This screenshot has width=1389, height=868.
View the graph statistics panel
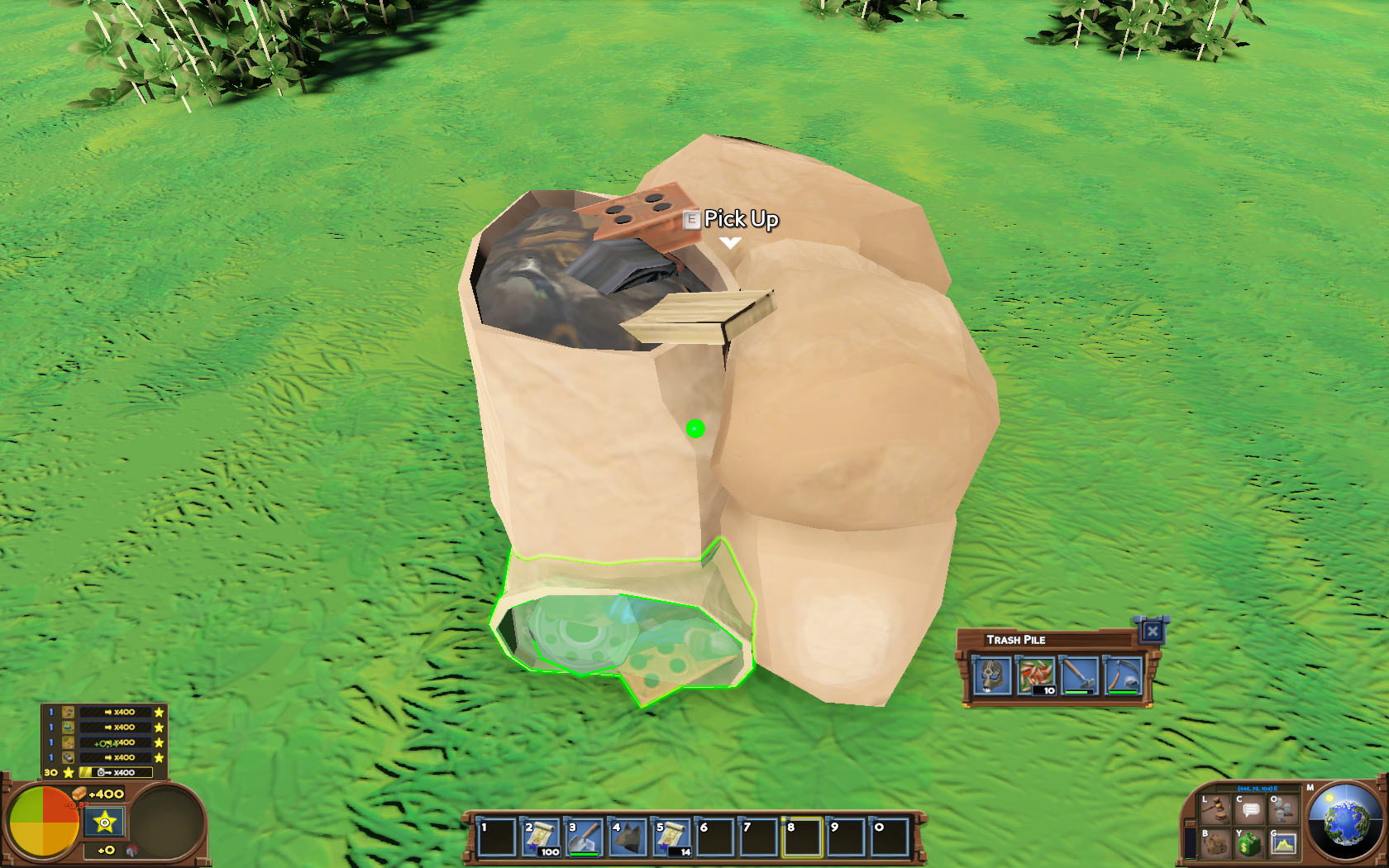pos(1283,843)
